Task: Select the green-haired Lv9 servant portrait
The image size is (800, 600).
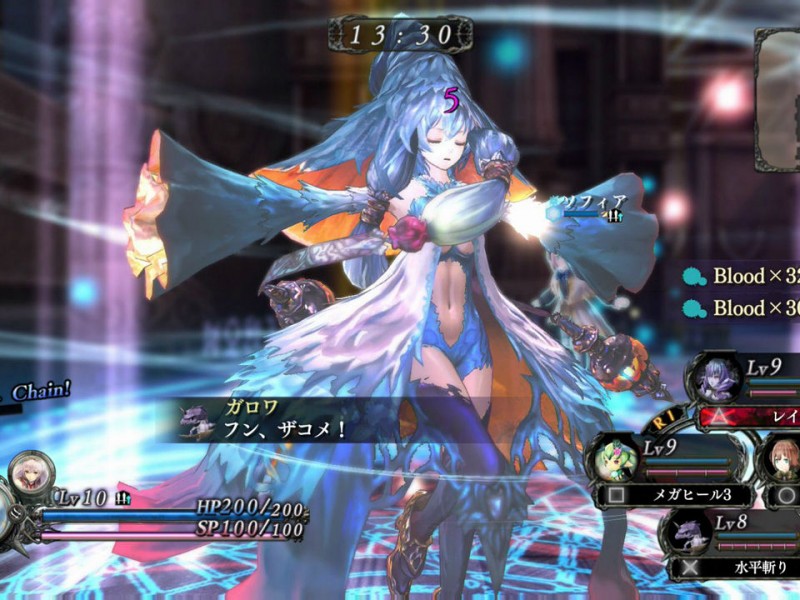Action: 614,458
